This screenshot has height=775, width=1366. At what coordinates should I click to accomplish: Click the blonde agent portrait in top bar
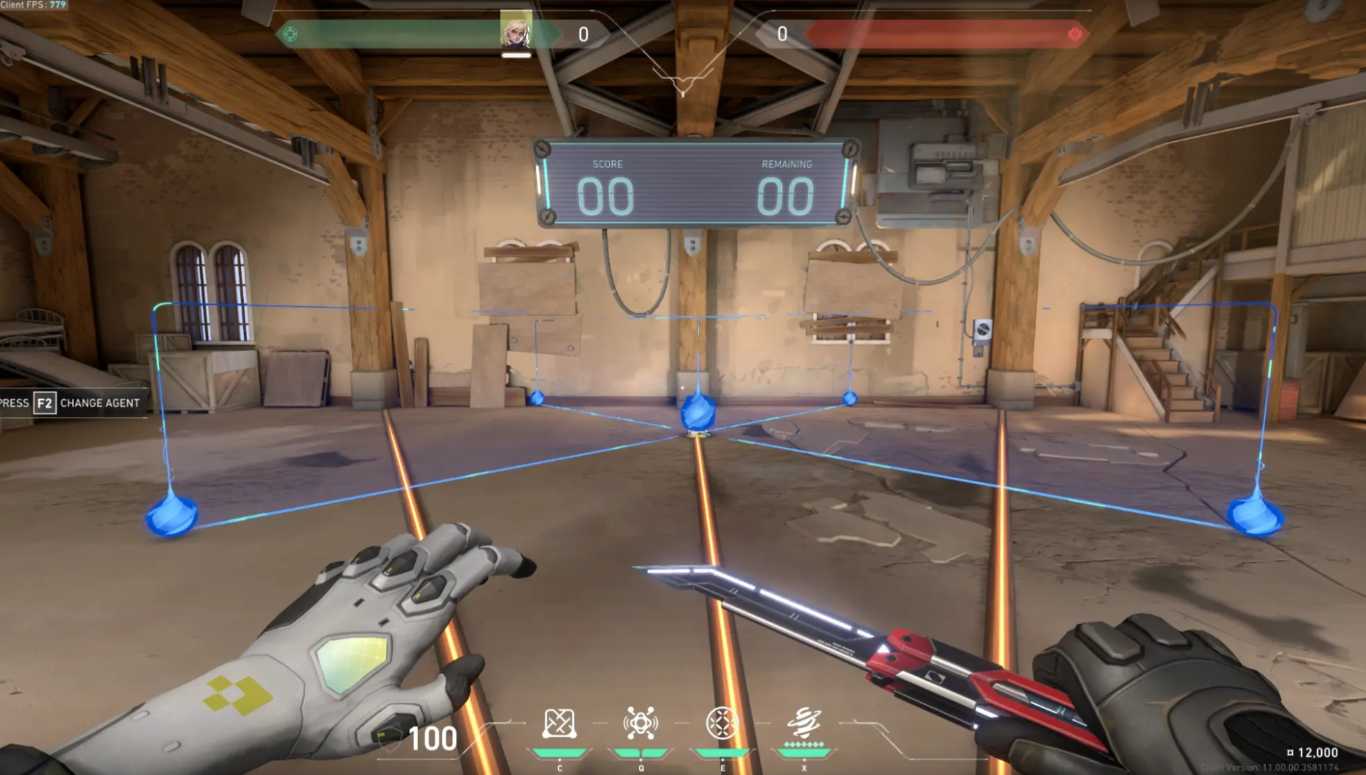[x=516, y=32]
